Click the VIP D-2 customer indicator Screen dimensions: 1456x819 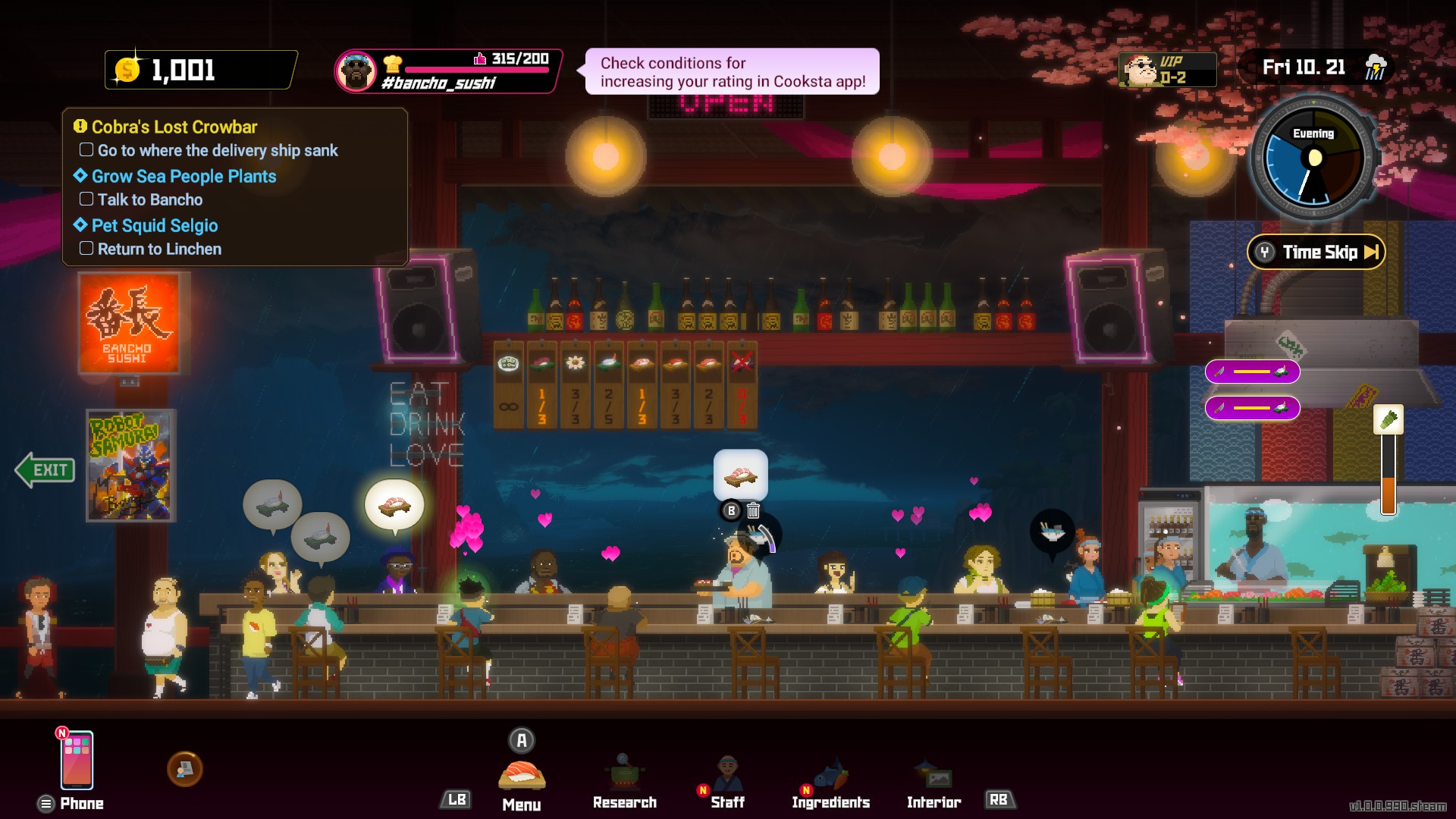(1167, 70)
